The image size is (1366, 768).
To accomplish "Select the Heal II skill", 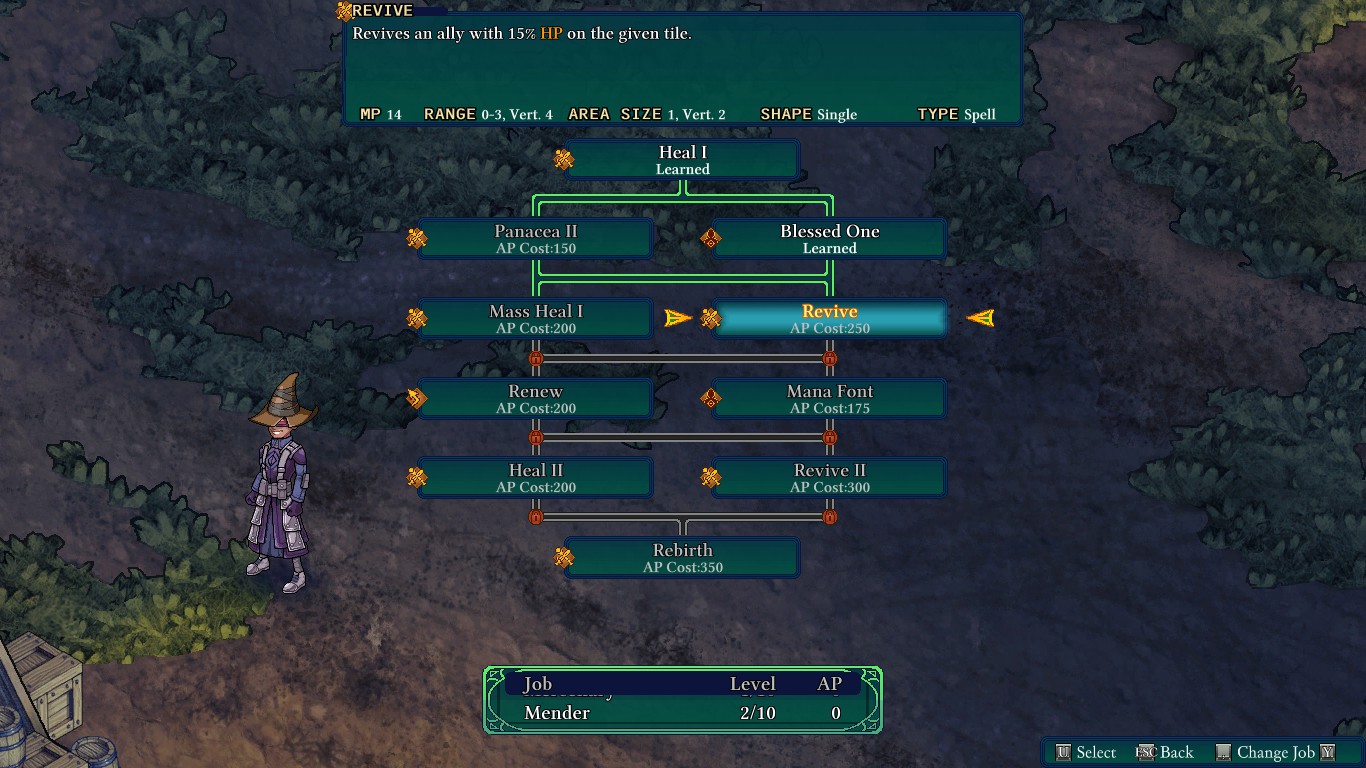I will coord(535,478).
